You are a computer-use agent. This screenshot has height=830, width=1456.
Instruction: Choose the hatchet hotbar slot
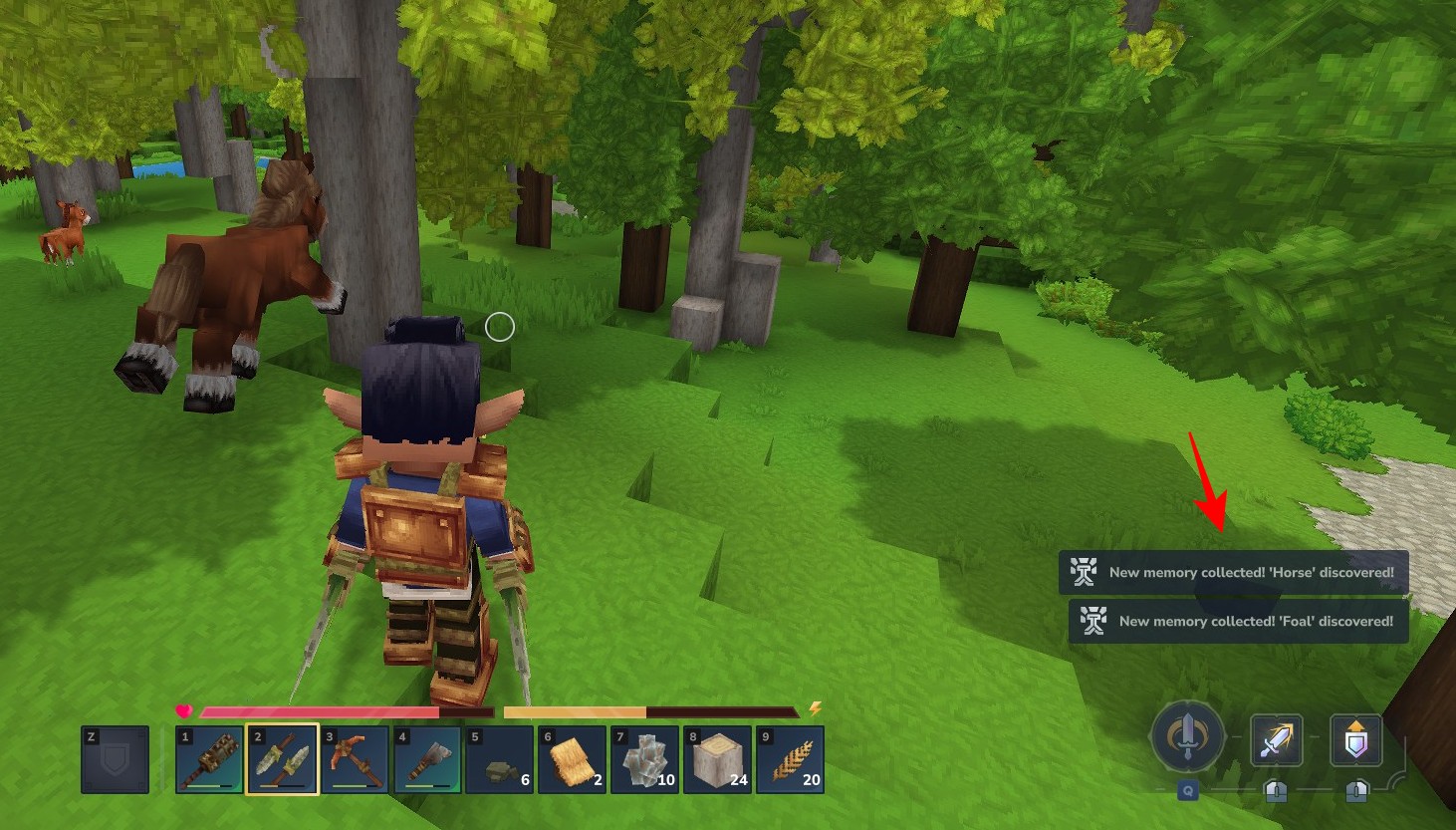[428, 759]
